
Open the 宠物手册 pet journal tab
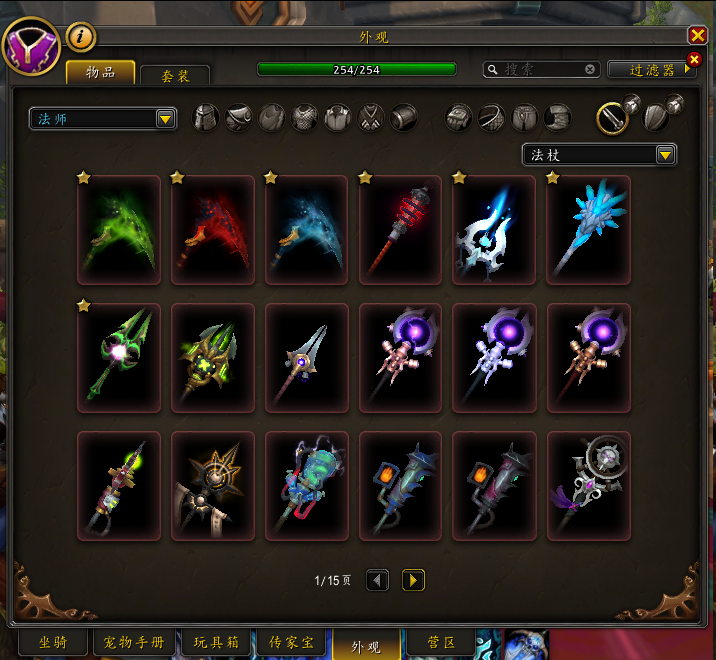[x=135, y=643]
